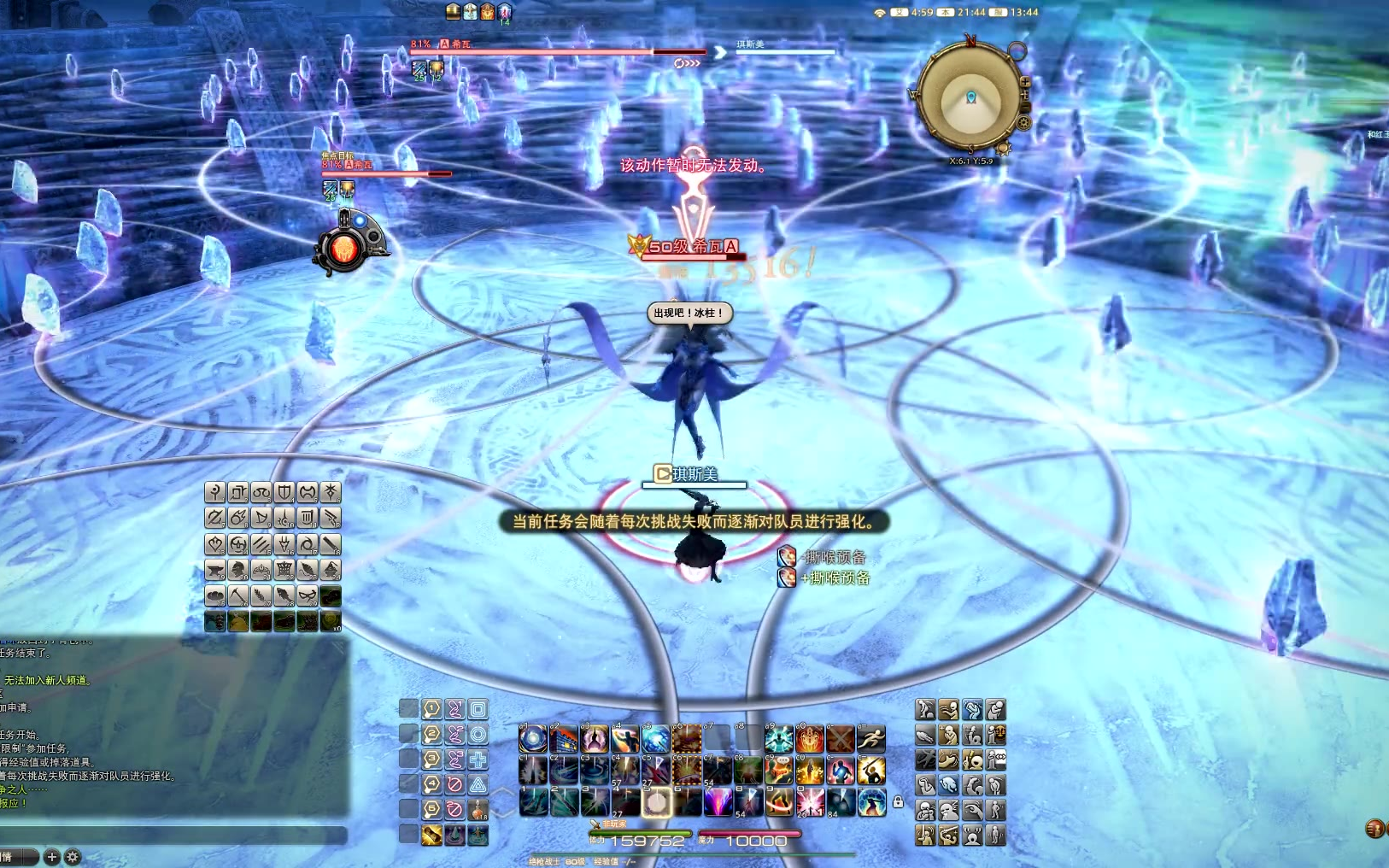Screen dimensions: 1389x868
Task: Click the plus button next to the chat field
Action: (52, 857)
